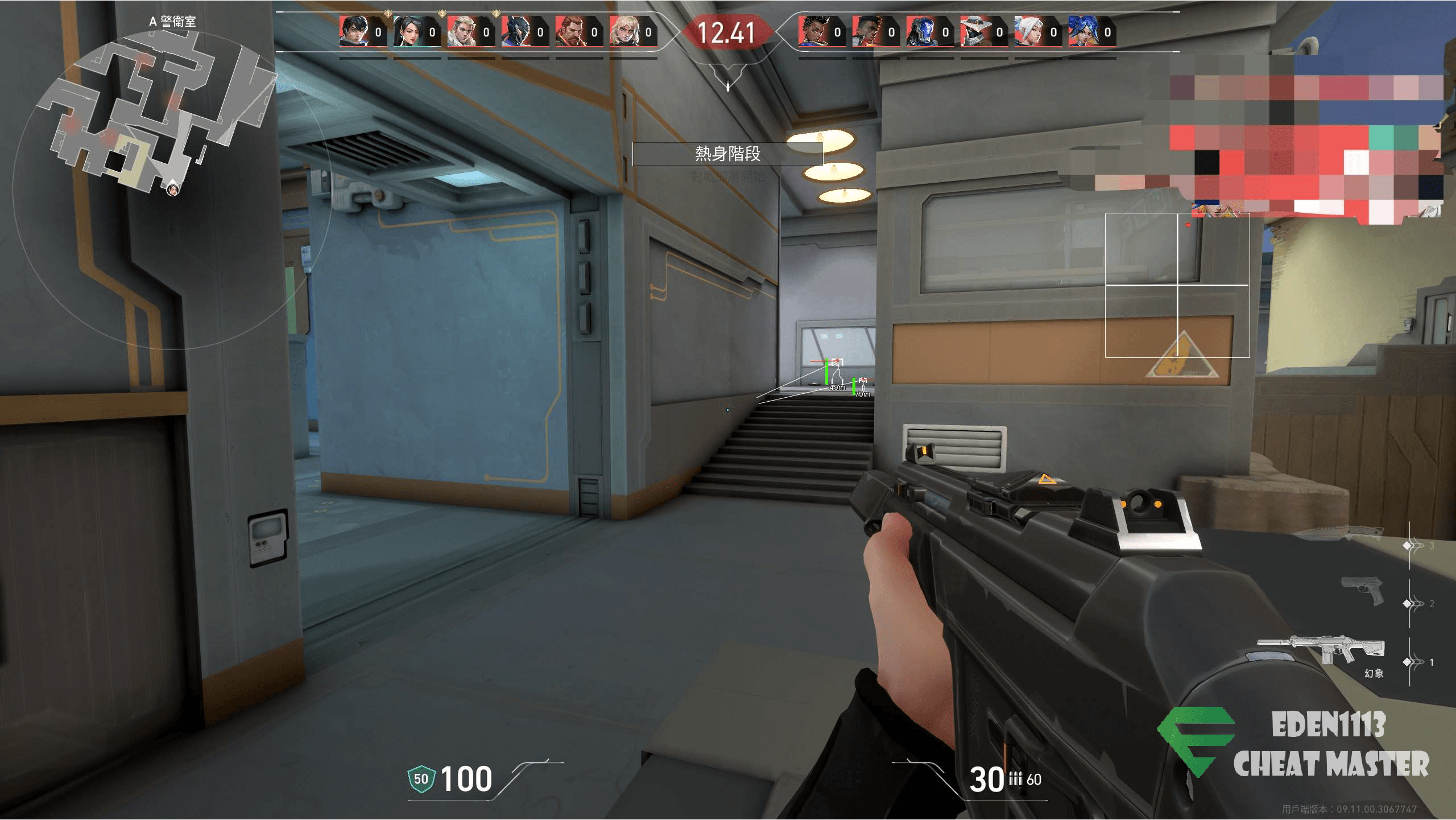Image resolution: width=1456 pixels, height=820 pixels.
Task: Click the green EDEN1113 logo watermark
Action: (1194, 740)
